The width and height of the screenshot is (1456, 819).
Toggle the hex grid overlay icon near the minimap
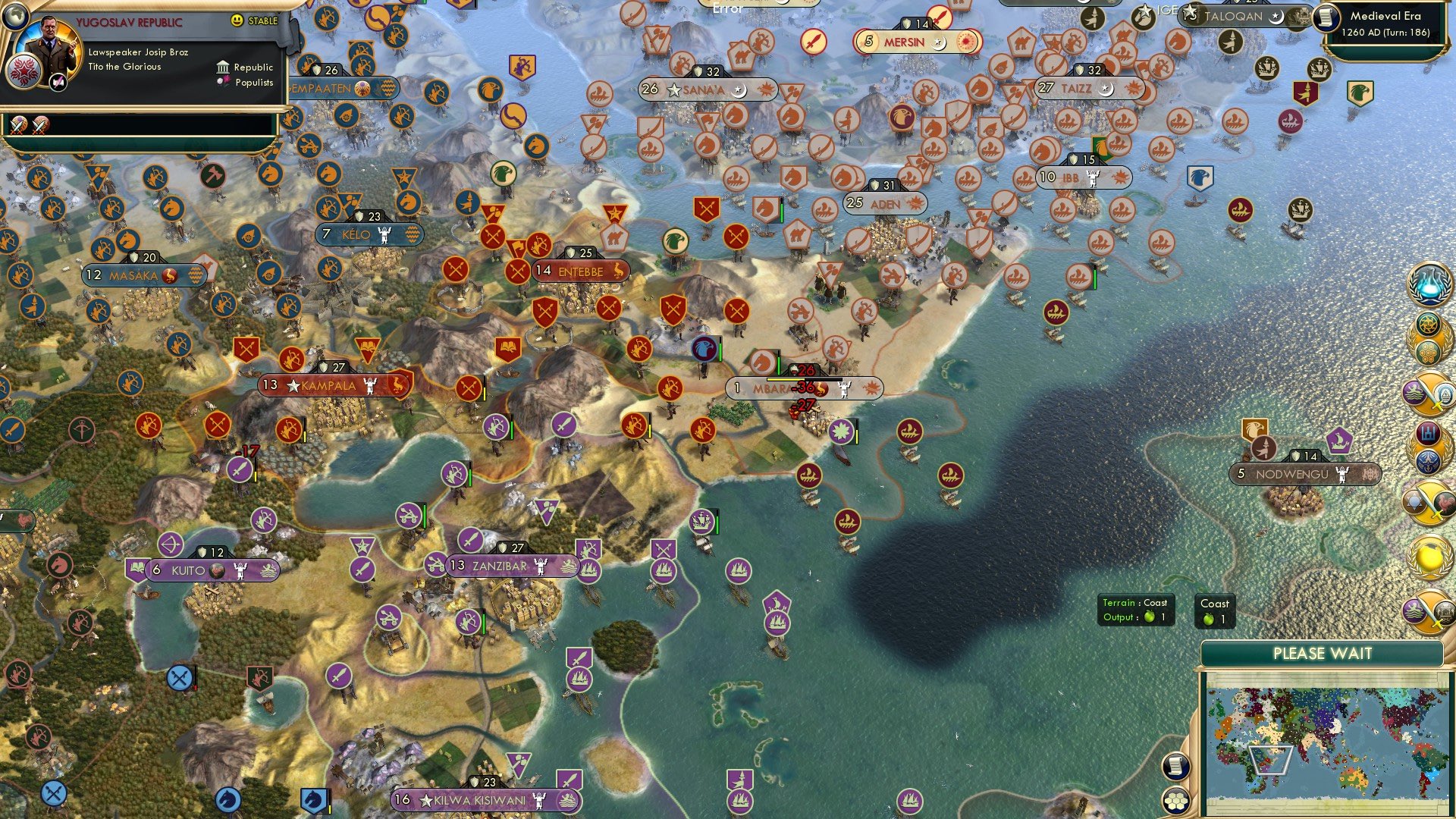coord(1177,801)
